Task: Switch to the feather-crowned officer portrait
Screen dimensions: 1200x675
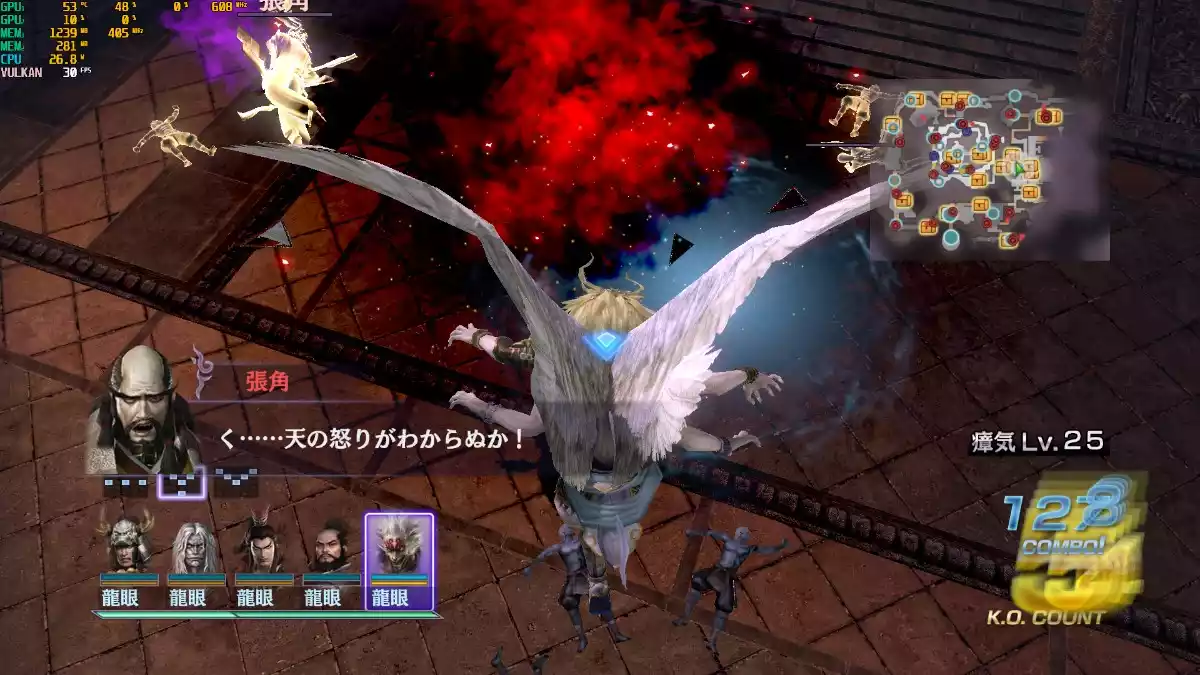Action: (263, 545)
